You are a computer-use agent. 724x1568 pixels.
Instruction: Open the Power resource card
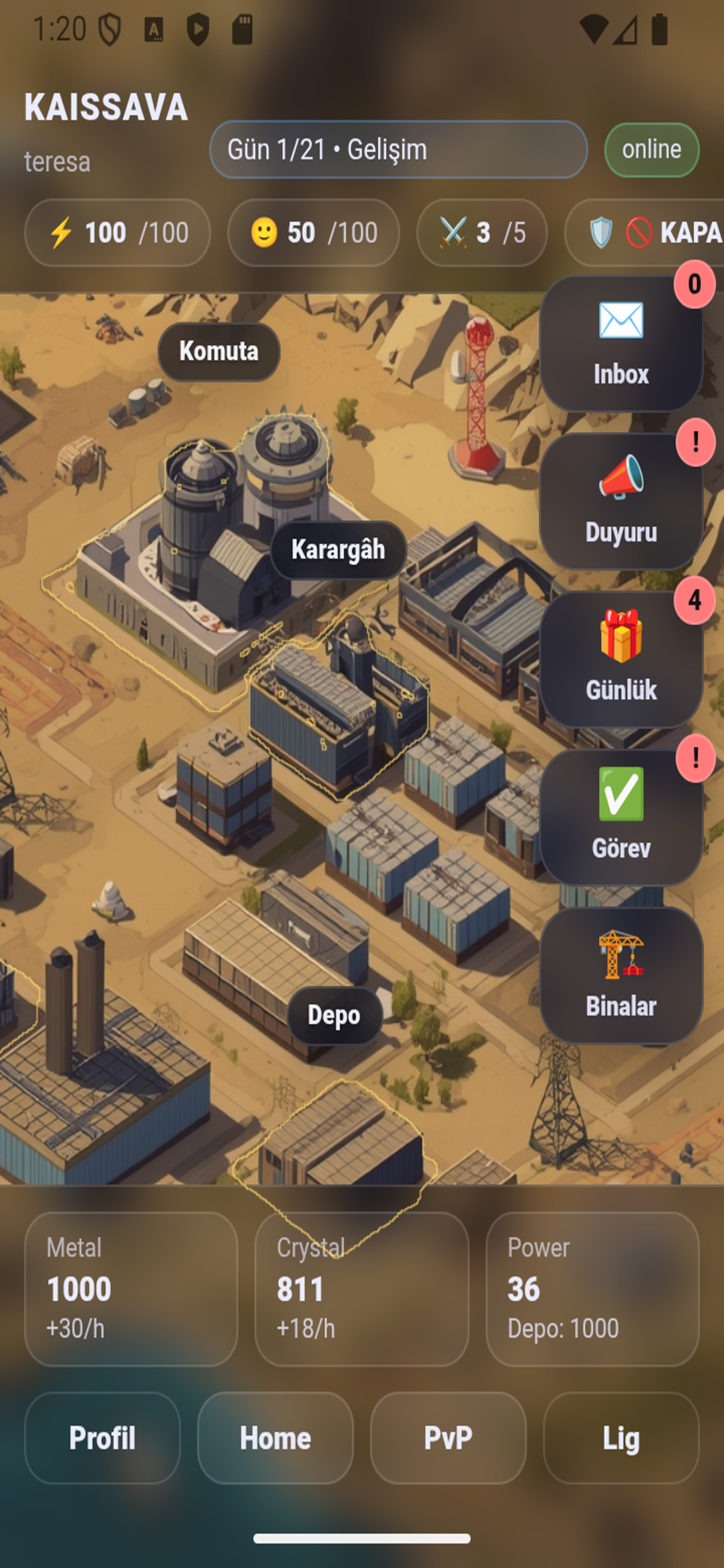point(592,1289)
